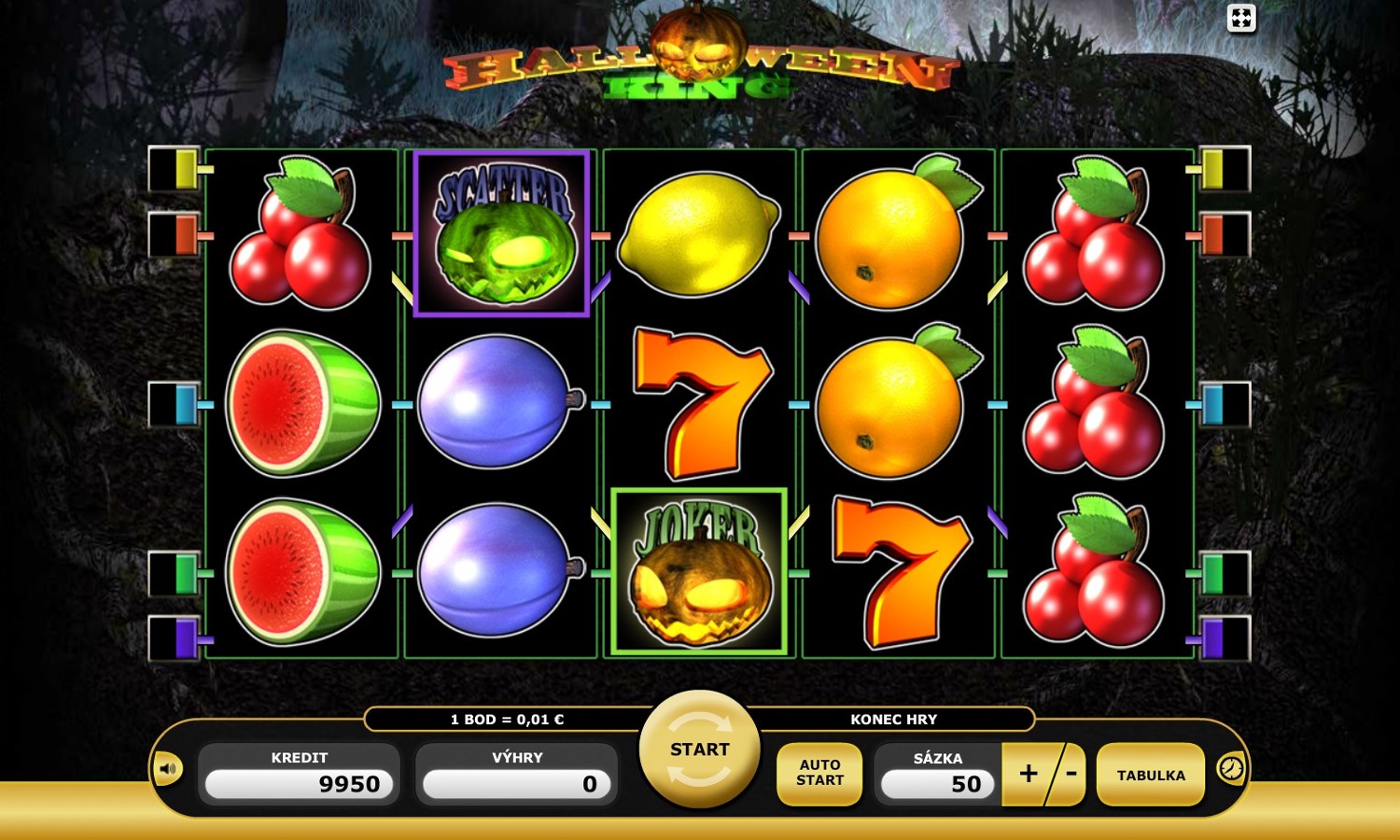Spin the reels with the START button
The image size is (1400, 840).
click(x=699, y=749)
